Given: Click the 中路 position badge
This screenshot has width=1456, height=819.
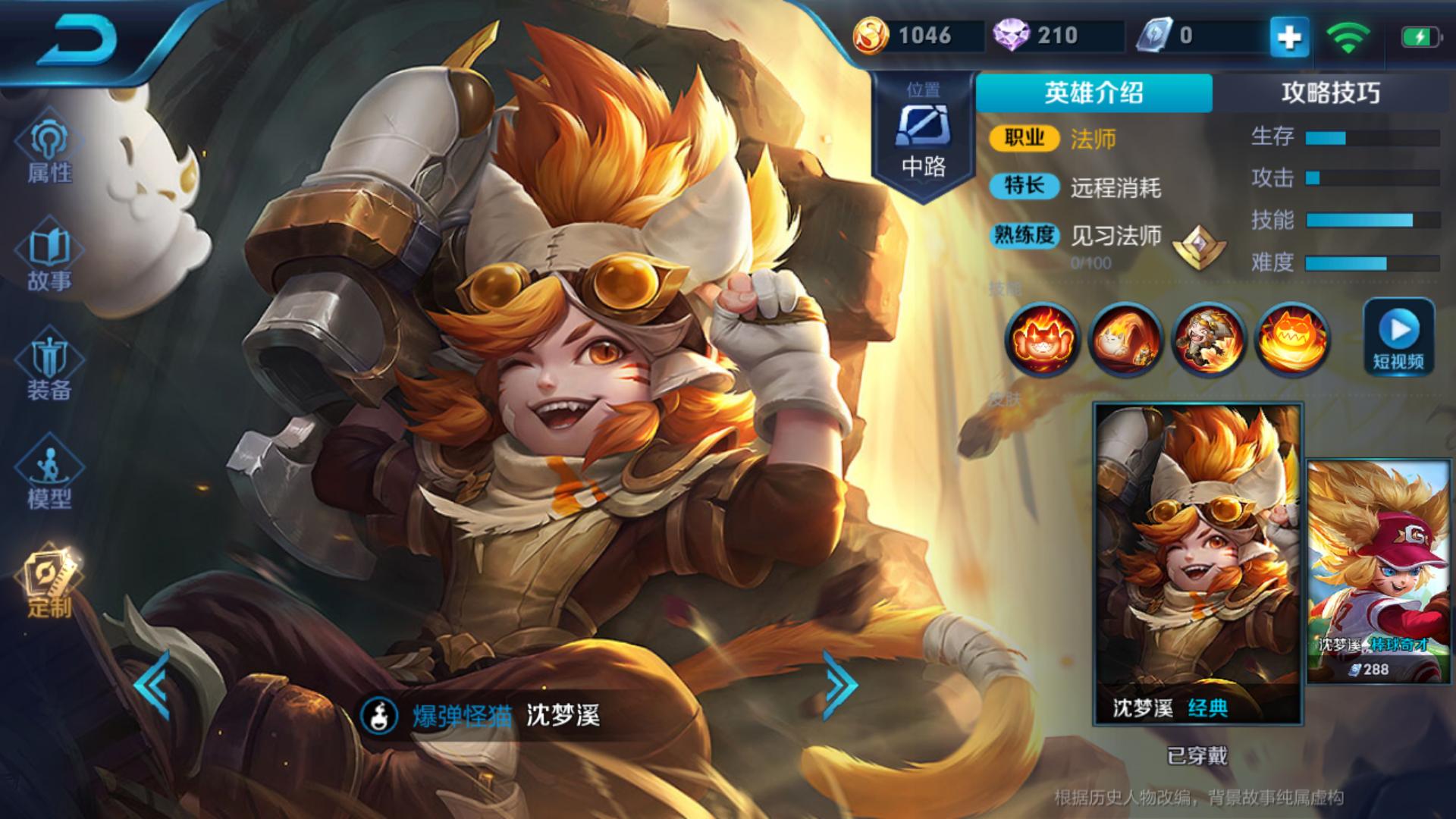Looking at the screenshot, I should point(923,136).
